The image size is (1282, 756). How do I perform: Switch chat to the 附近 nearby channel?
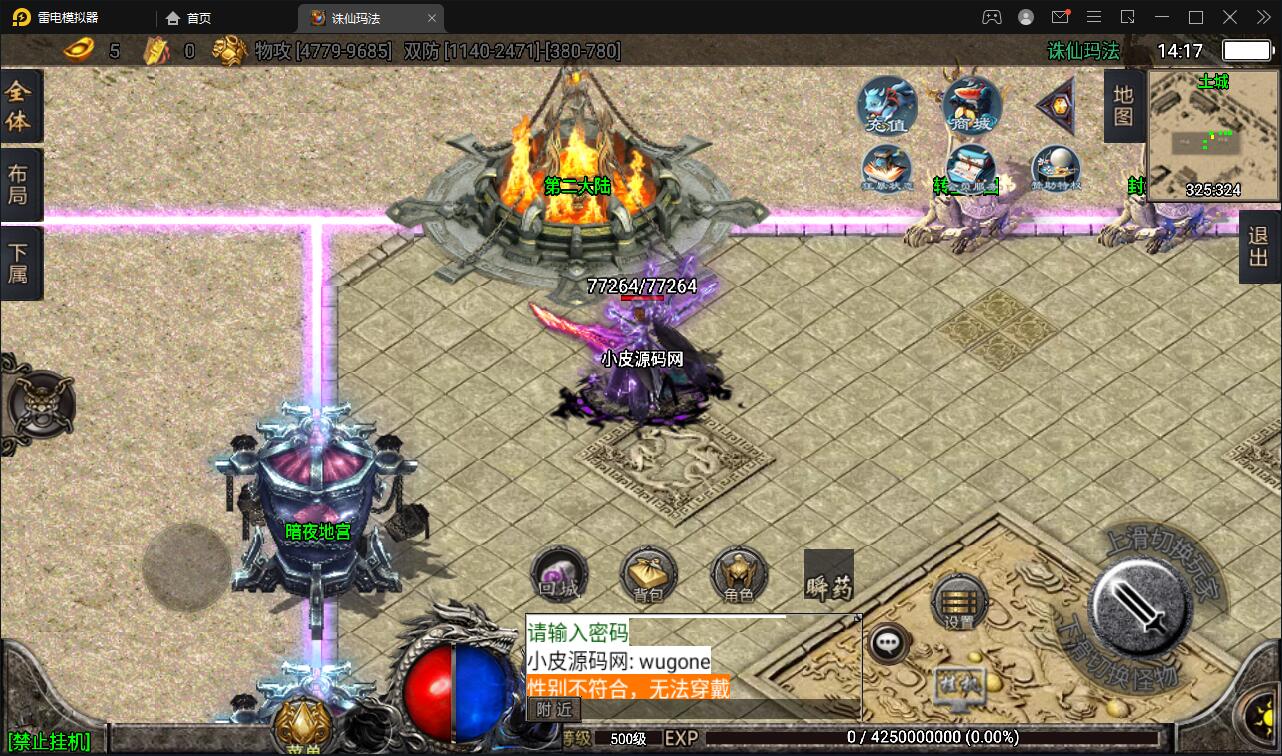pyautogui.click(x=553, y=709)
